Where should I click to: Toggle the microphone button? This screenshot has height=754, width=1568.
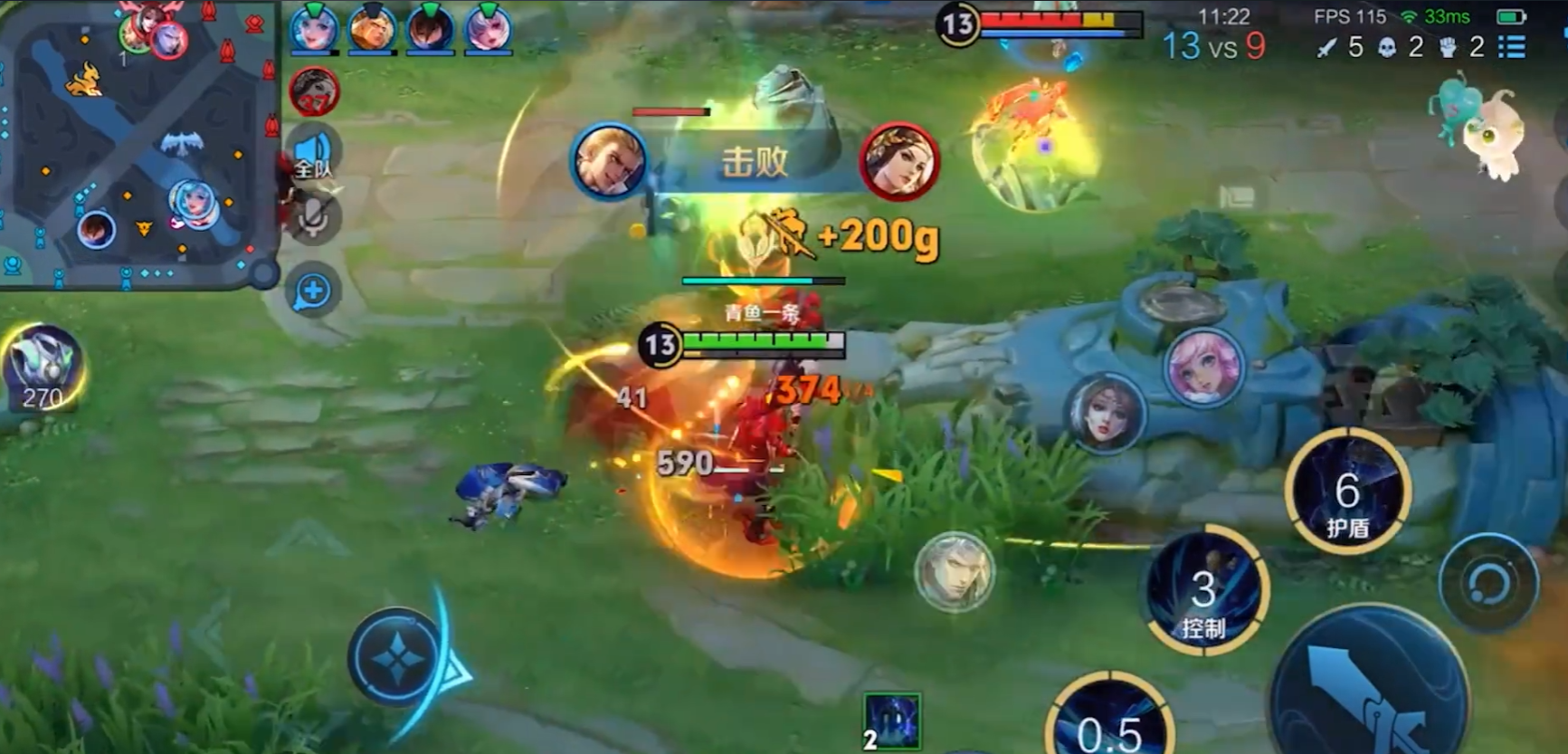pyautogui.click(x=314, y=217)
